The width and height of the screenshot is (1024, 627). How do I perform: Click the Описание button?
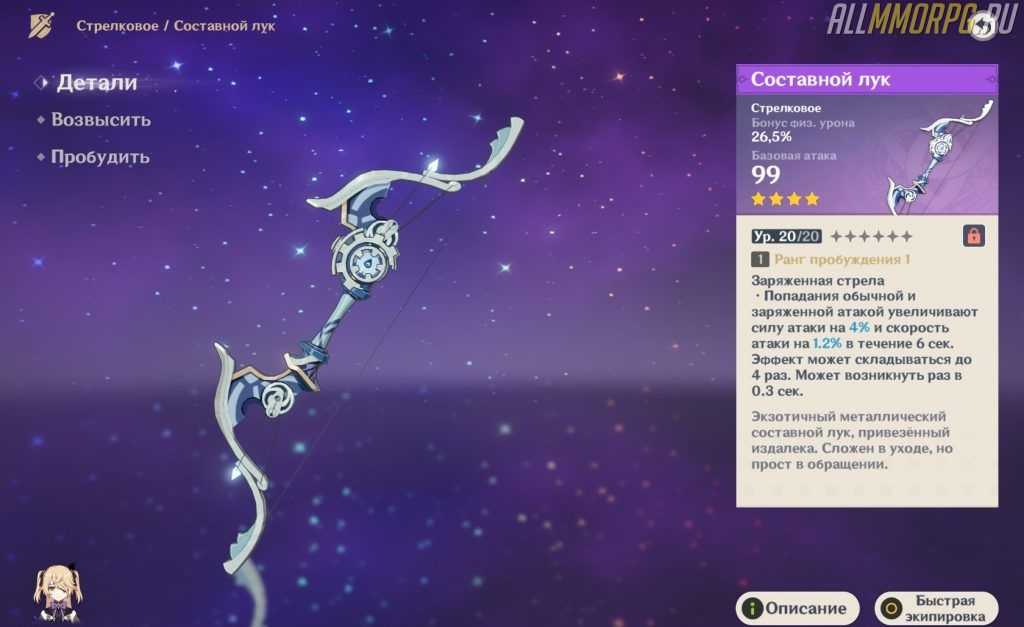pos(797,608)
